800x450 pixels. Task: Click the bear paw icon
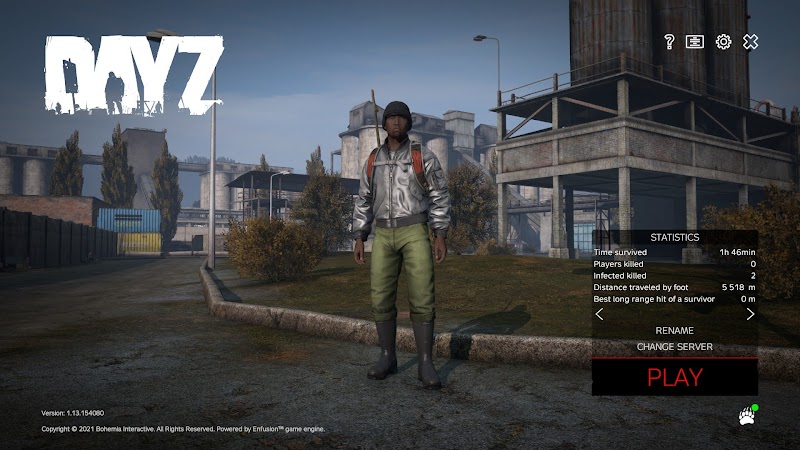(x=745, y=416)
